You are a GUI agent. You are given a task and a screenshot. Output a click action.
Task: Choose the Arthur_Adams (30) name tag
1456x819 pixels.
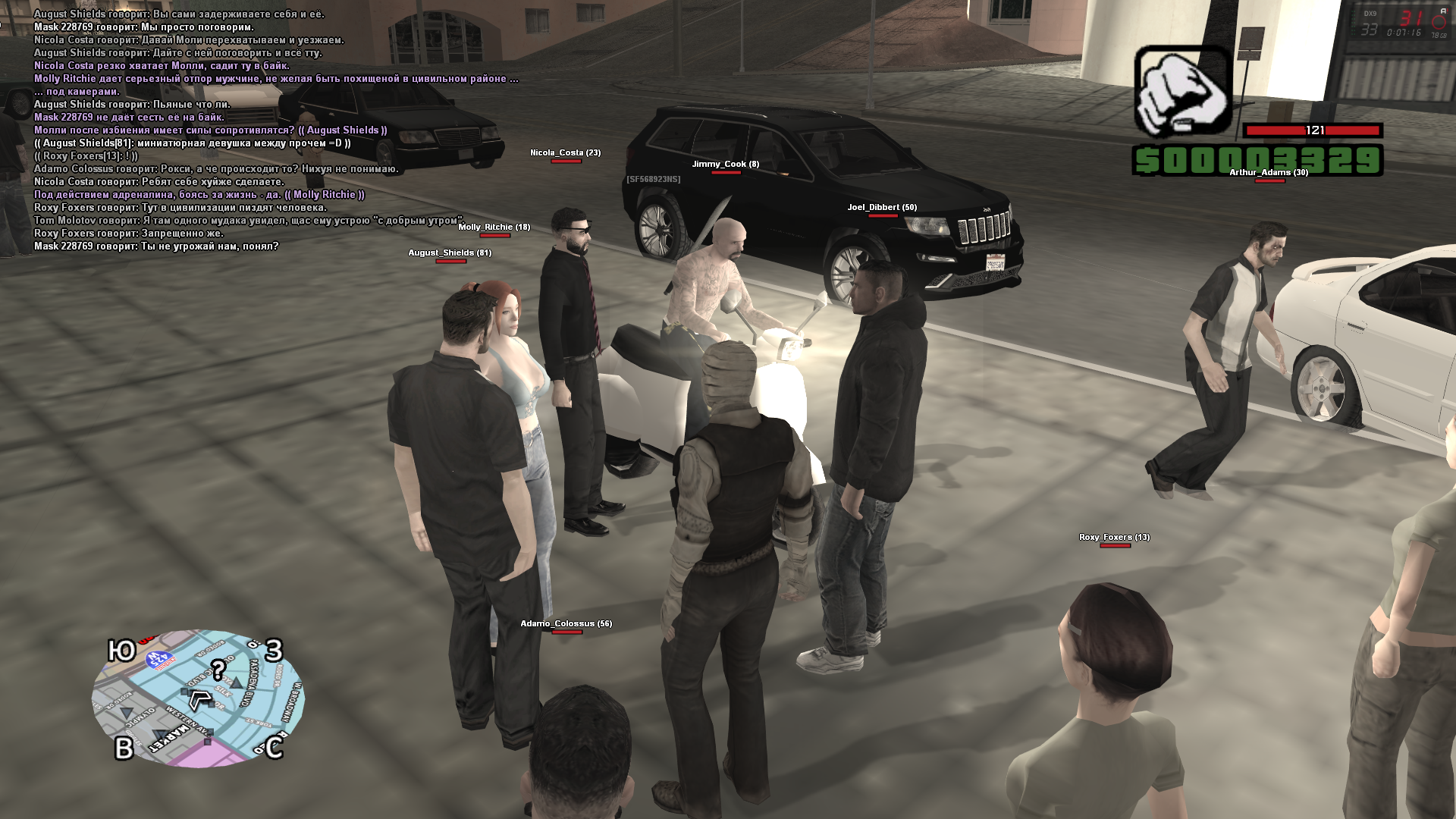1268,173
